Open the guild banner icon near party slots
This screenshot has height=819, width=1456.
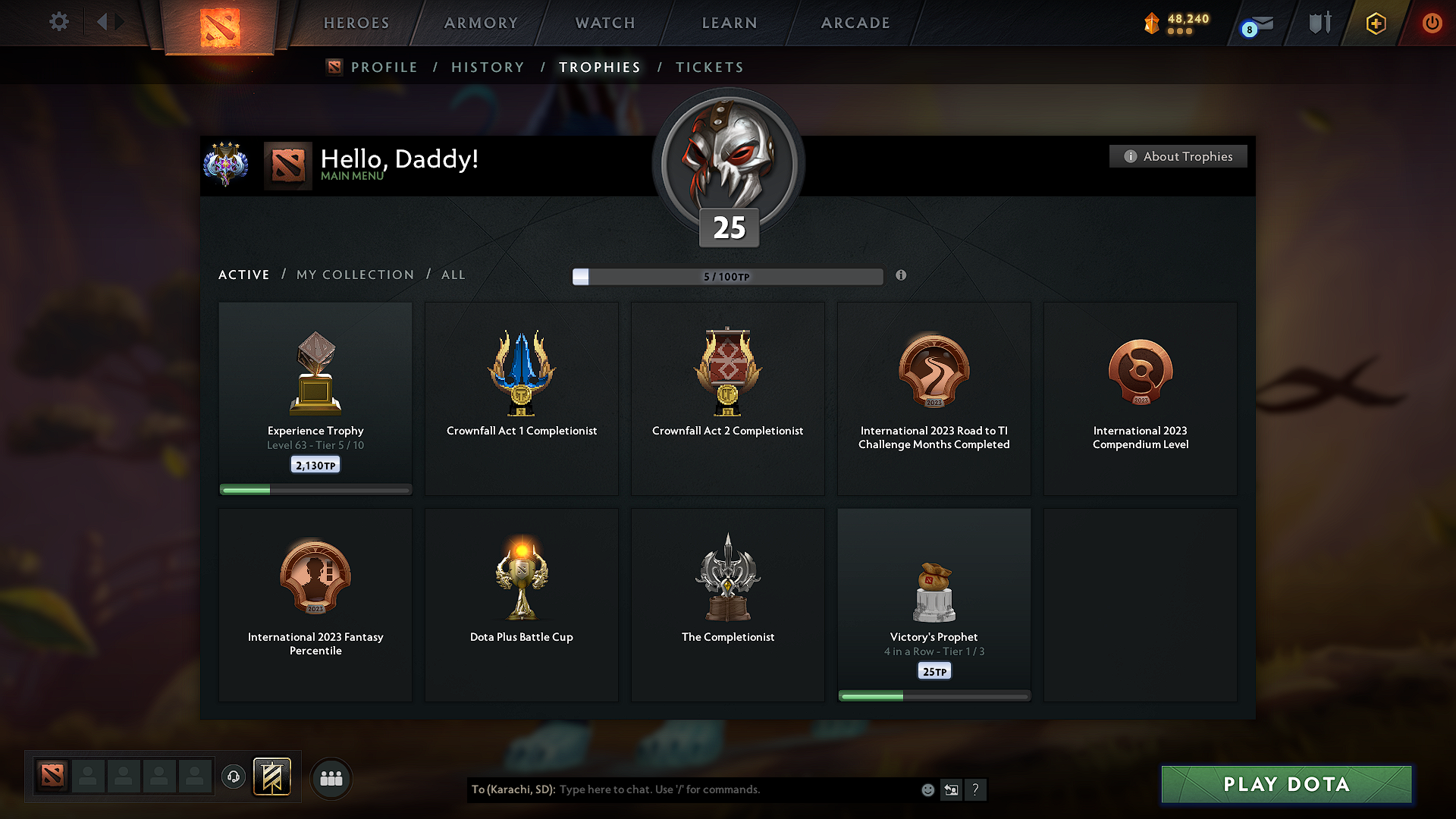pyautogui.click(x=273, y=777)
